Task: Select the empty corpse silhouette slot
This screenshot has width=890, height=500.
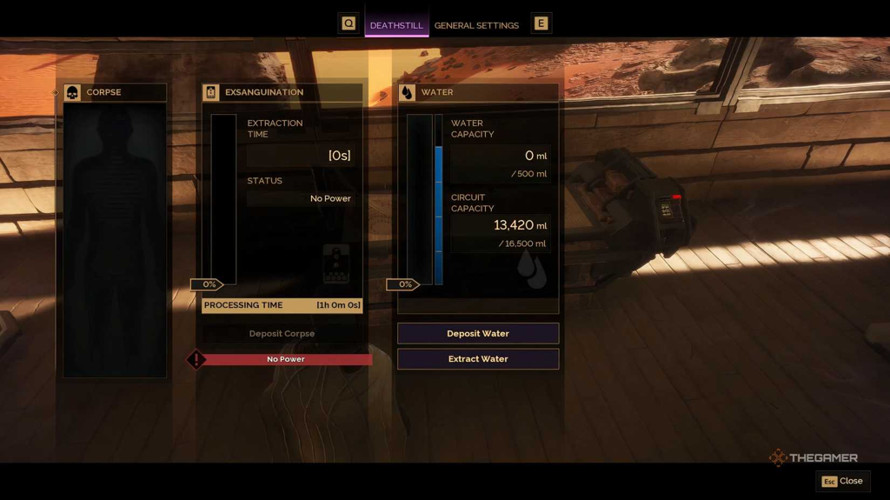Action: (114, 240)
